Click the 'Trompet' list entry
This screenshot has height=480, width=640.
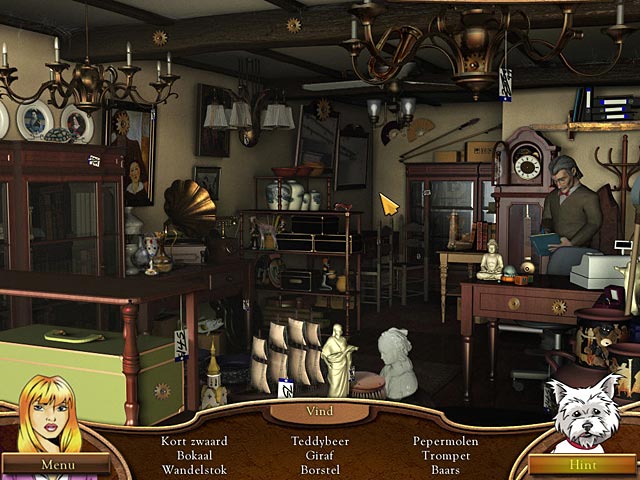point(445,455)
